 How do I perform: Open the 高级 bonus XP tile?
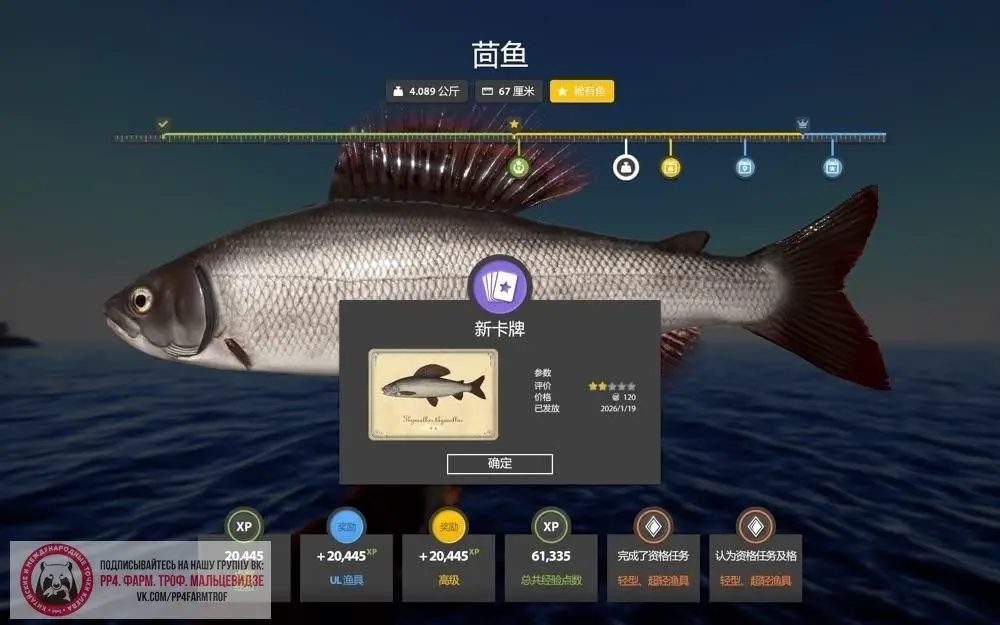(x=448, y=567)
